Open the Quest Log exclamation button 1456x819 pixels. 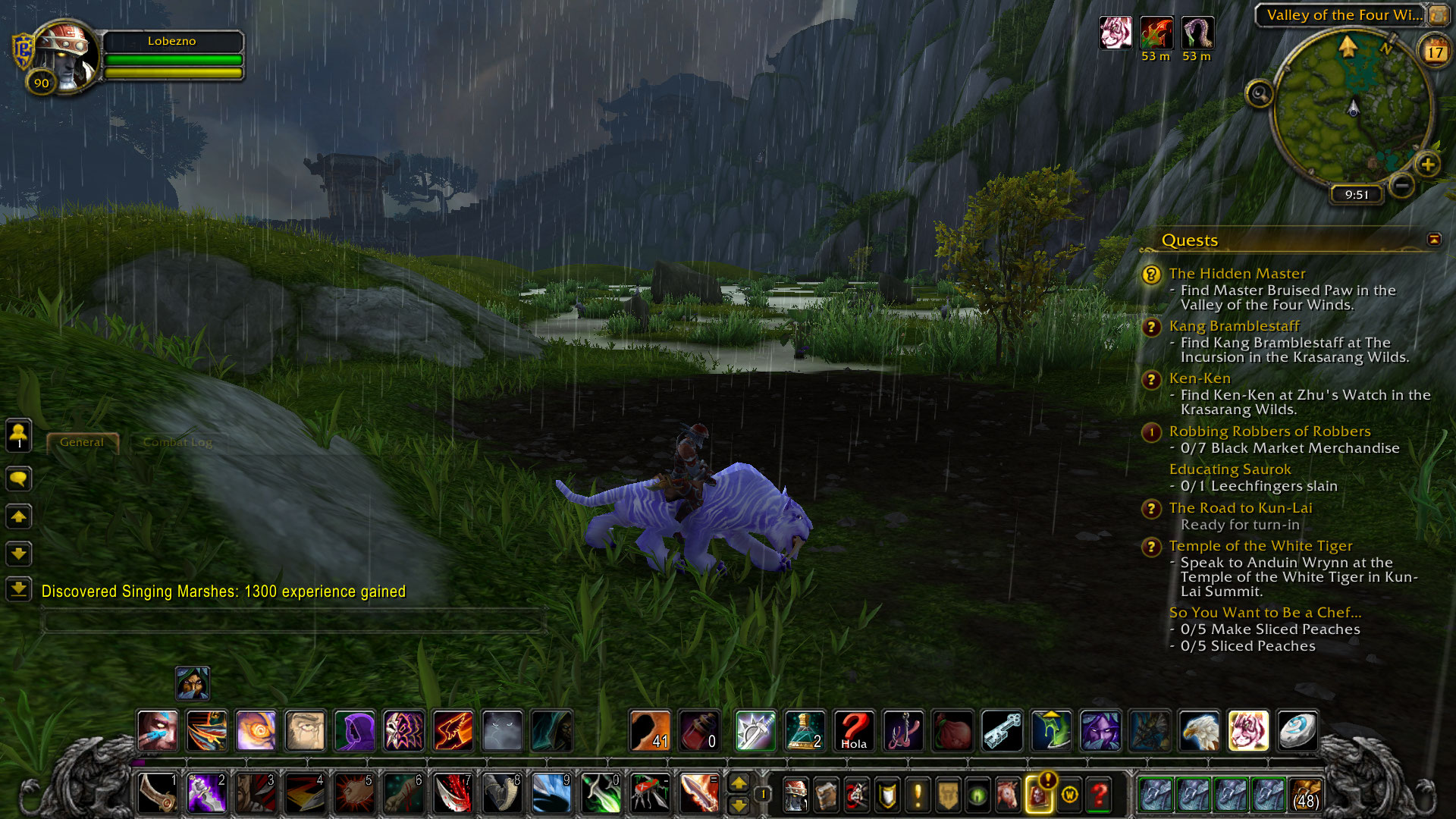click(918, 795)
